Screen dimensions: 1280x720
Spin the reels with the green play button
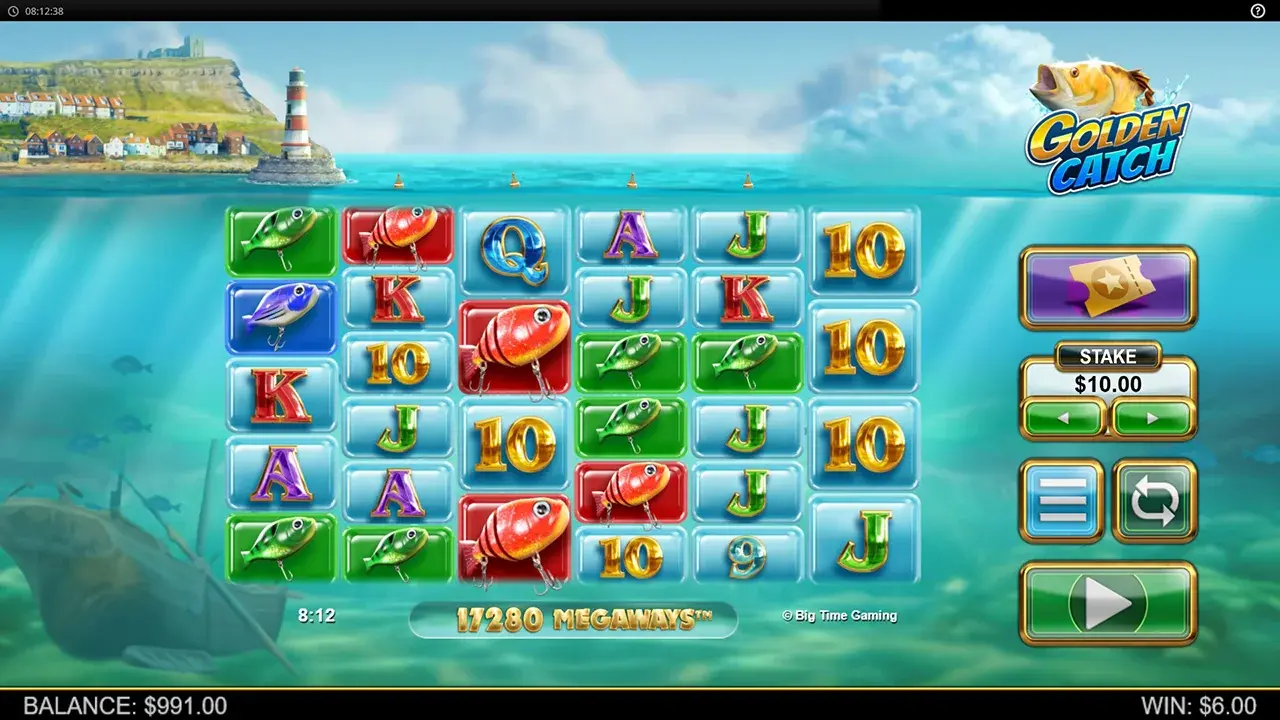[1107, 603]
